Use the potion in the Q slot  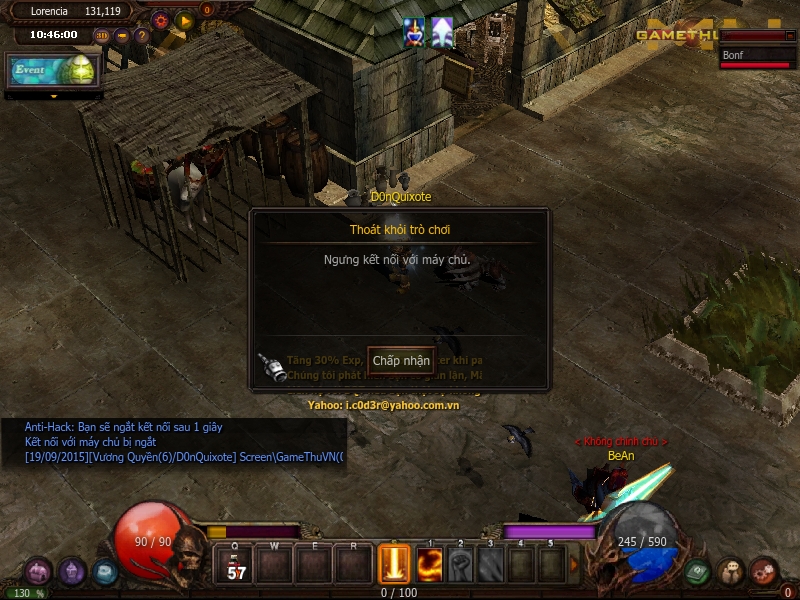[236, 567]
